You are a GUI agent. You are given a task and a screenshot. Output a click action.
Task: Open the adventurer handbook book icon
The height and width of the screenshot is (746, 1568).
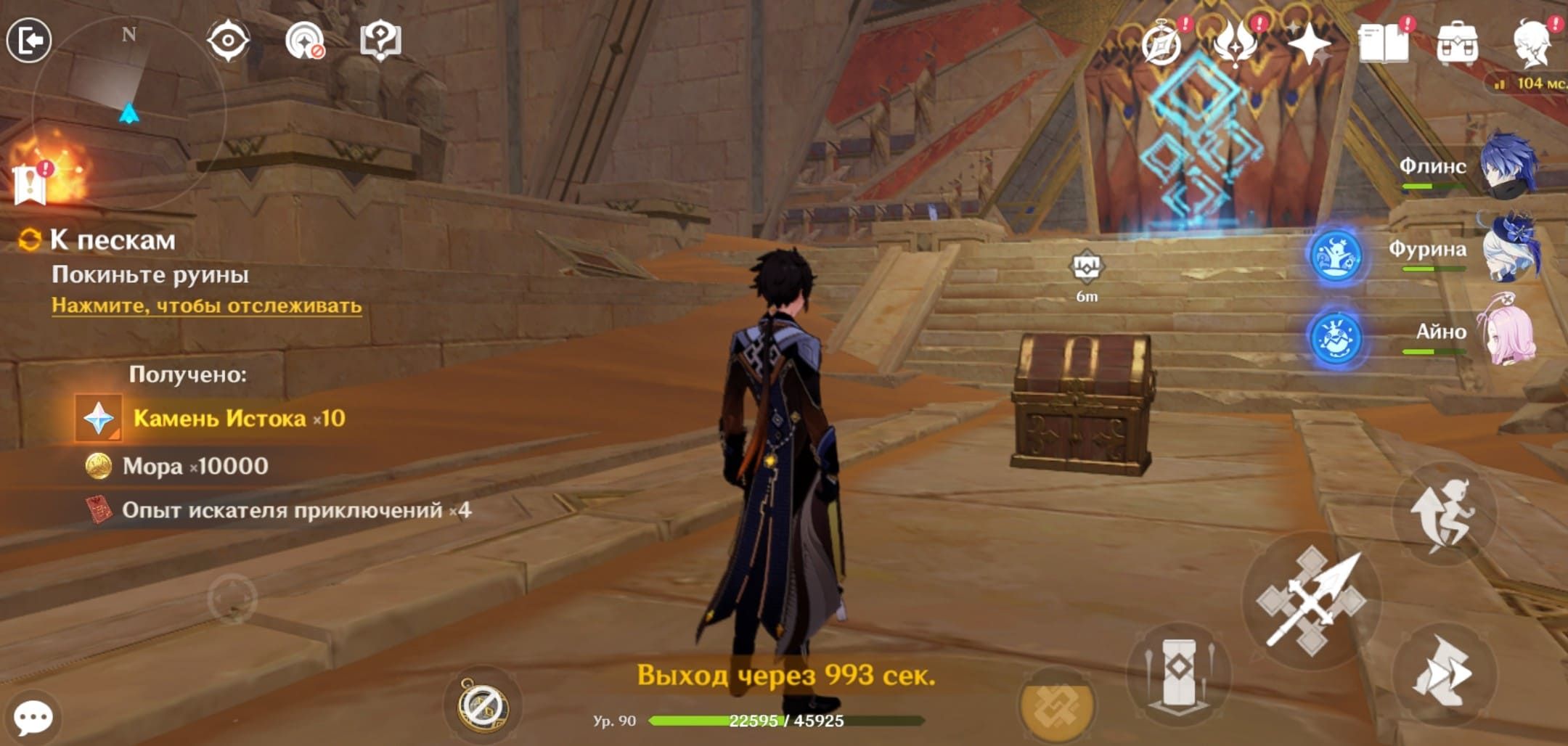(1384, 45)
